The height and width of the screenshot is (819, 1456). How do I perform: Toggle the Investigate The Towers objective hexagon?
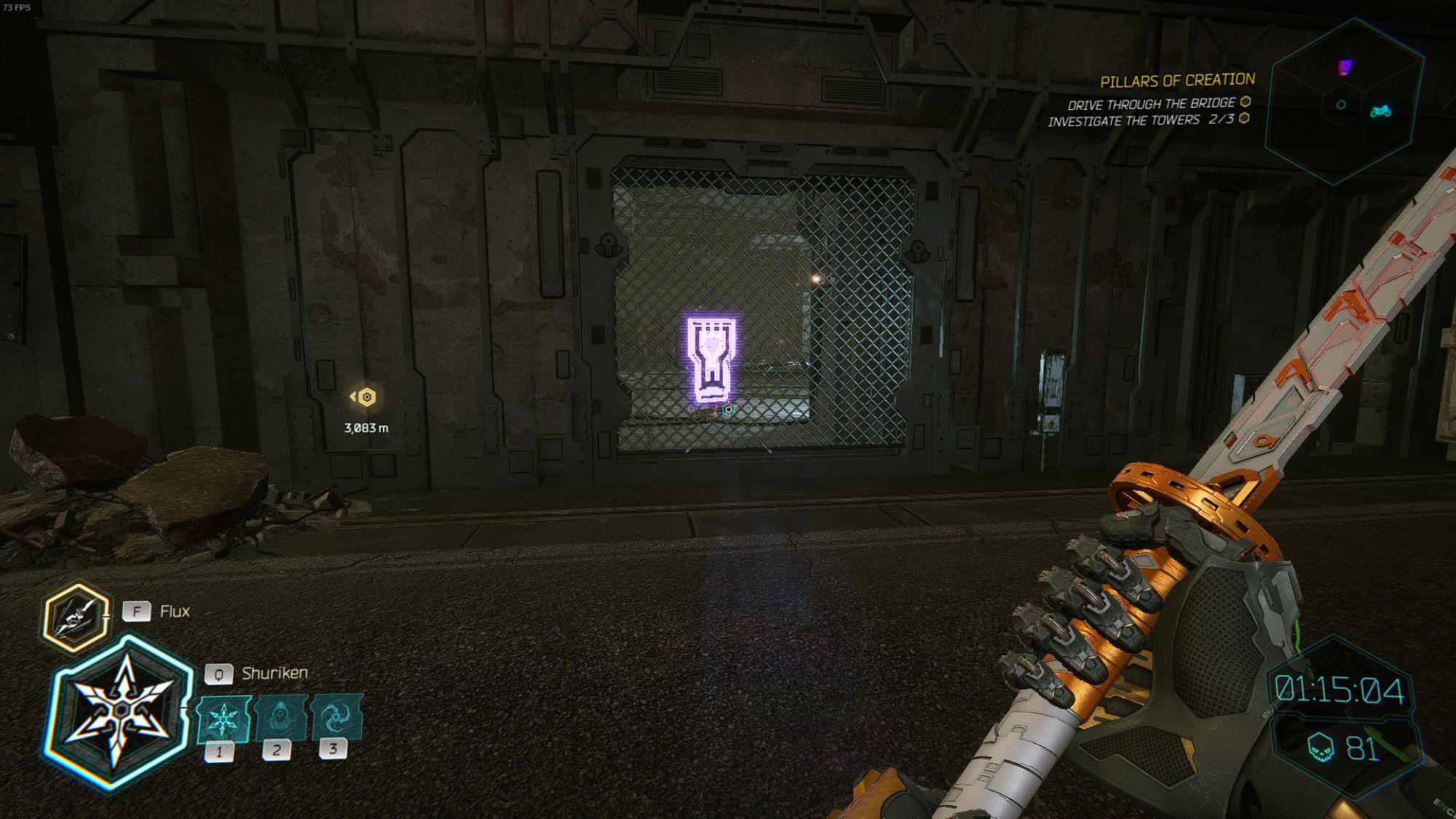pos(1243,119)
